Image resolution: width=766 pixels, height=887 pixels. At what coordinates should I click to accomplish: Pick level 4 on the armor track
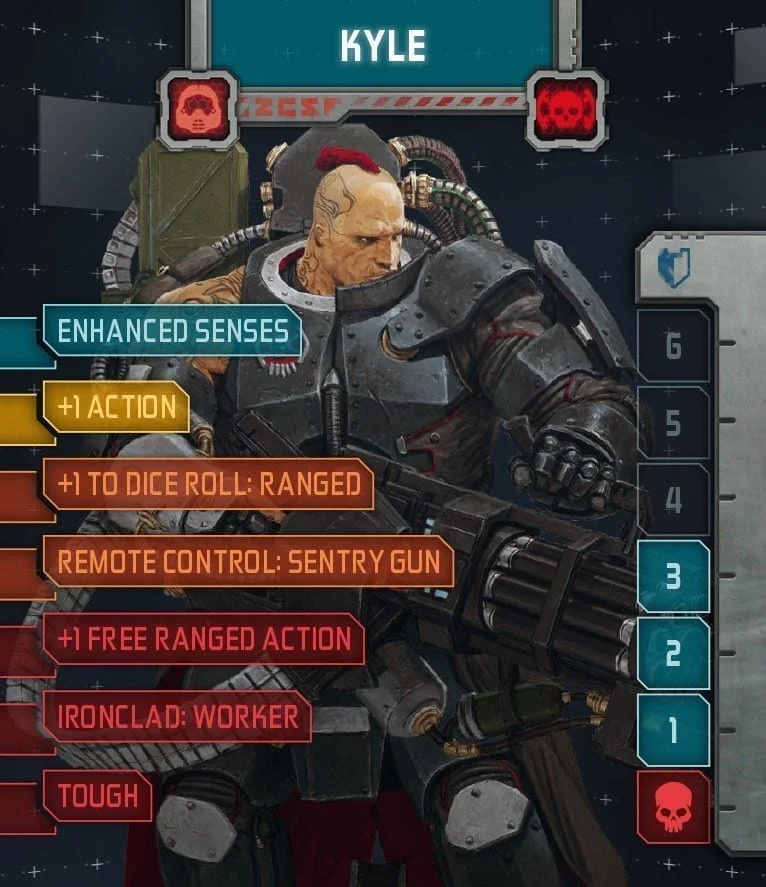point(673,500)
